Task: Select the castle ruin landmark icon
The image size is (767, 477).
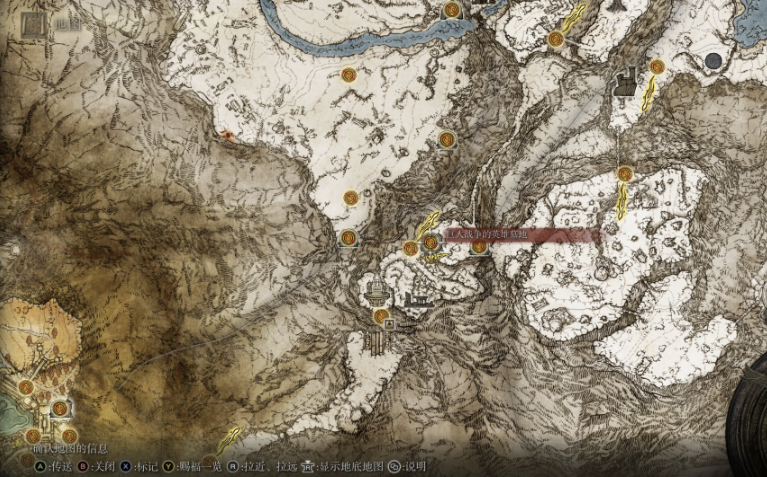Action: pyautogui.click(x=628, y=83)
